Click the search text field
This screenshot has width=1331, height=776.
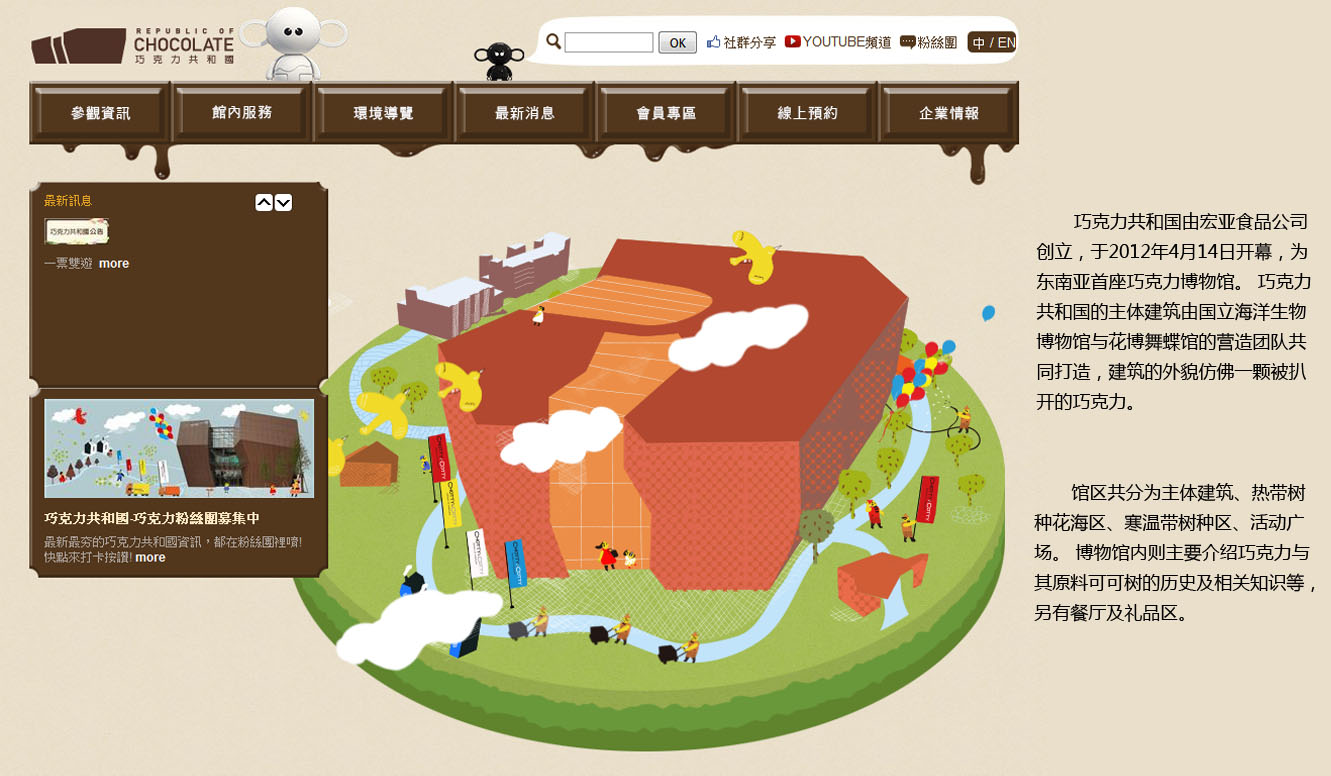coord(608,43)
